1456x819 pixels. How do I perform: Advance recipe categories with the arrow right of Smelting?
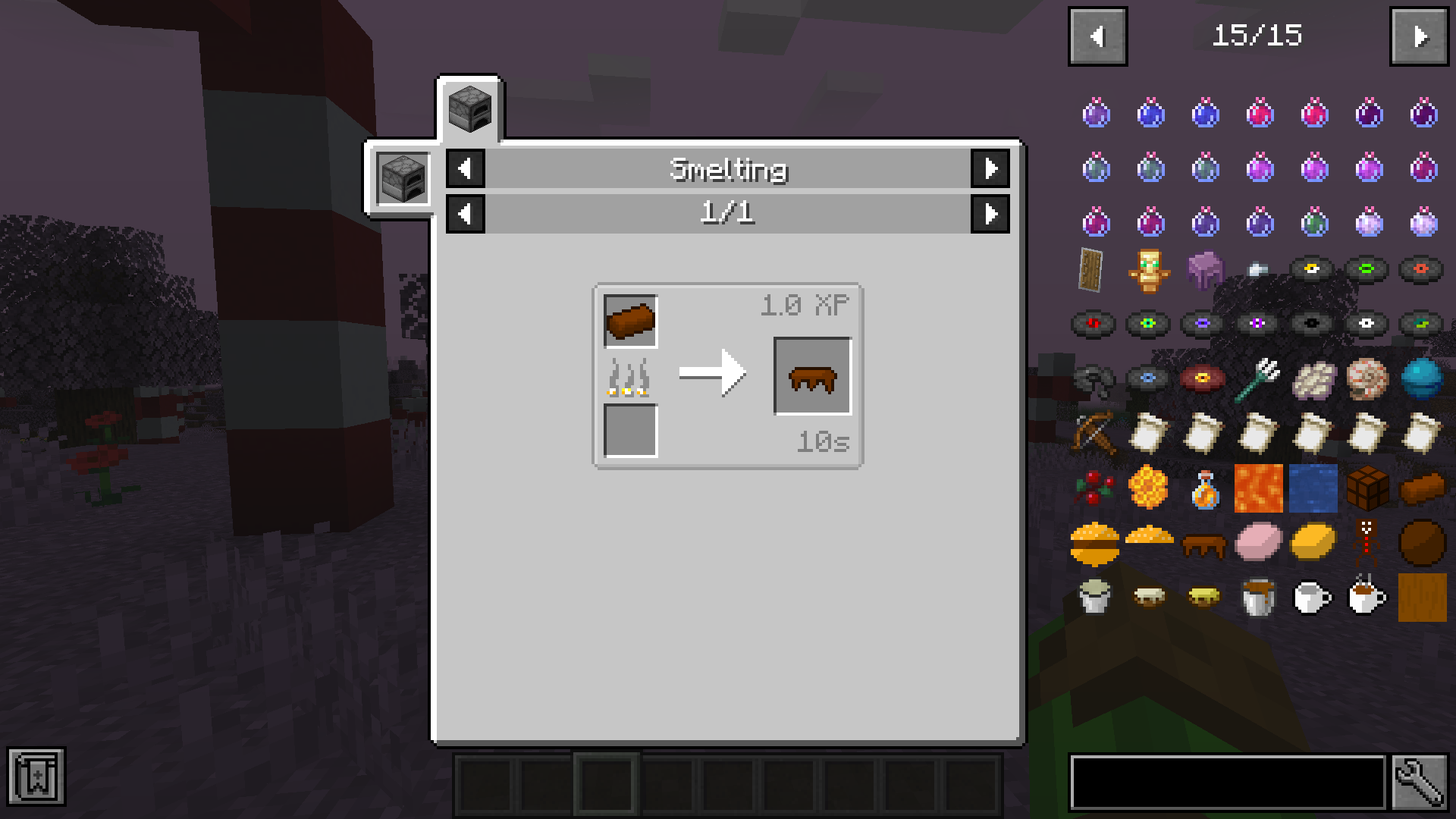(x=991, y=169)
